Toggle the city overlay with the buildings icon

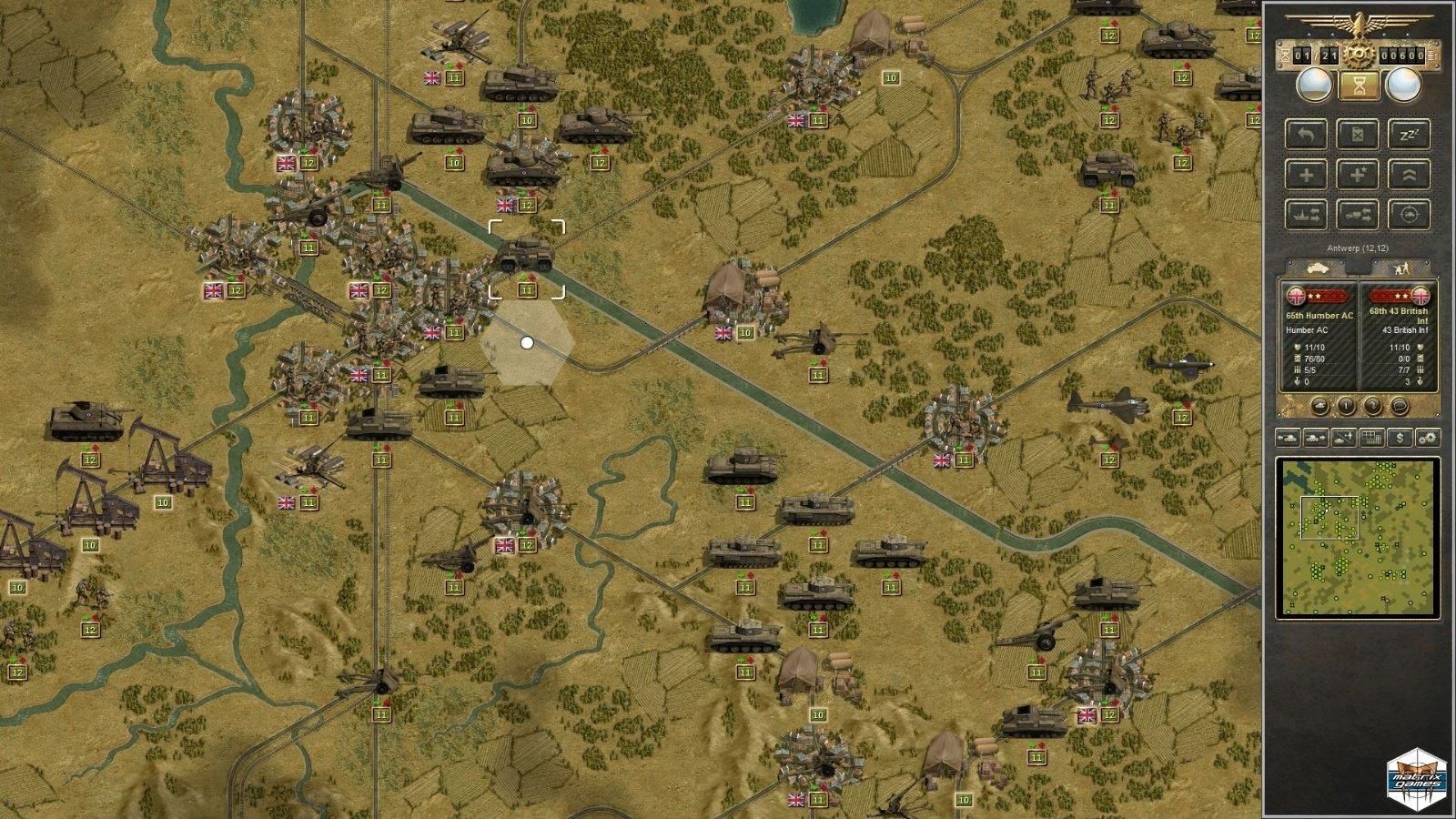[x=1371, y=438]
